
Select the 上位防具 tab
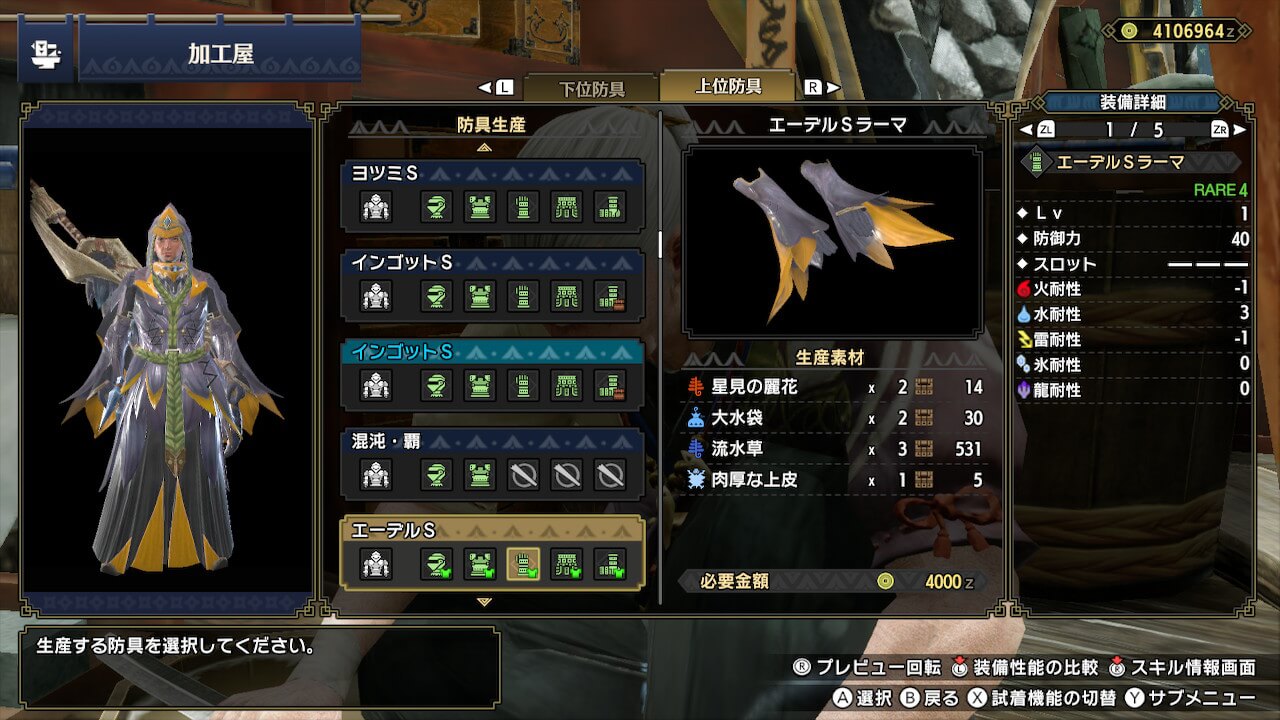[x=728, y=86]
